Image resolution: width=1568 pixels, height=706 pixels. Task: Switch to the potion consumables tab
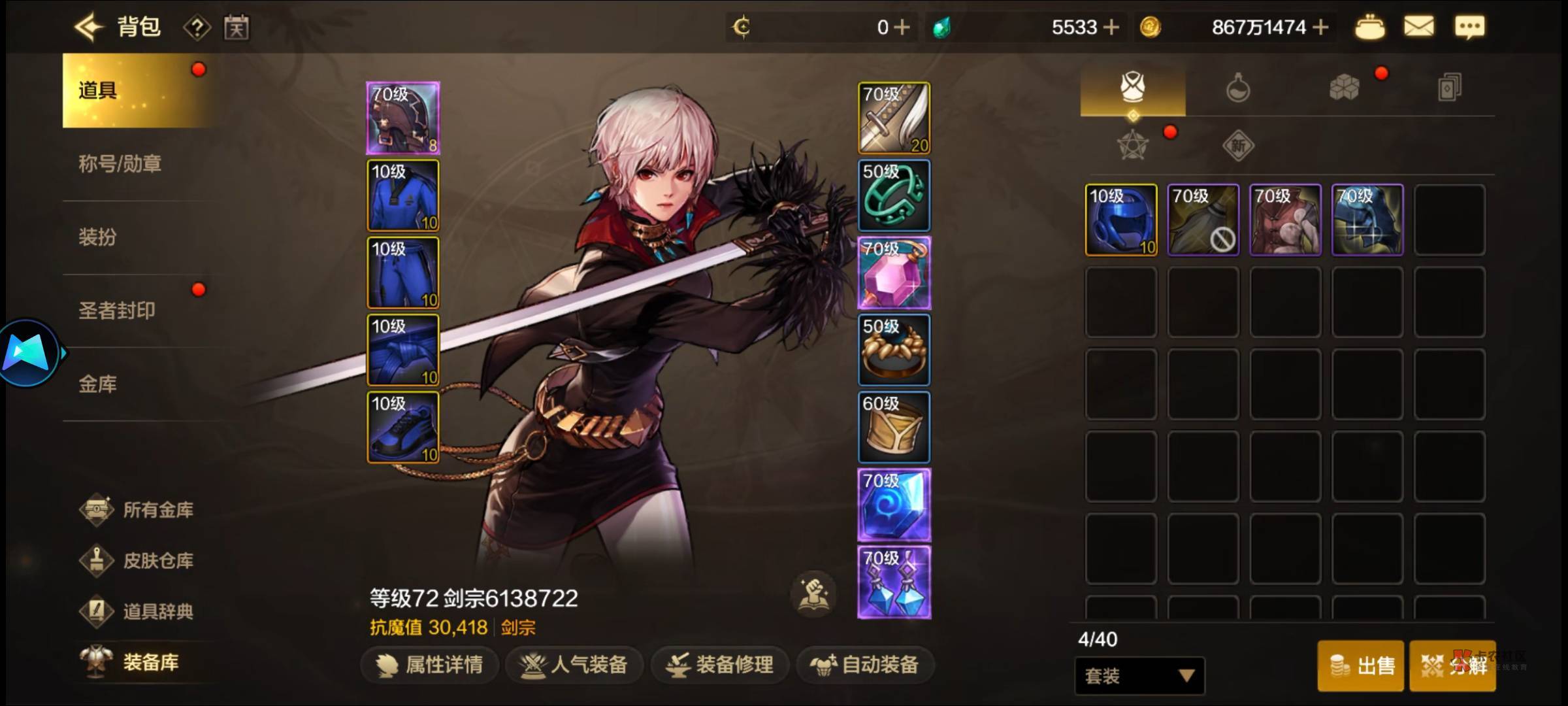pyautogui.click(x=1237, y=88)
